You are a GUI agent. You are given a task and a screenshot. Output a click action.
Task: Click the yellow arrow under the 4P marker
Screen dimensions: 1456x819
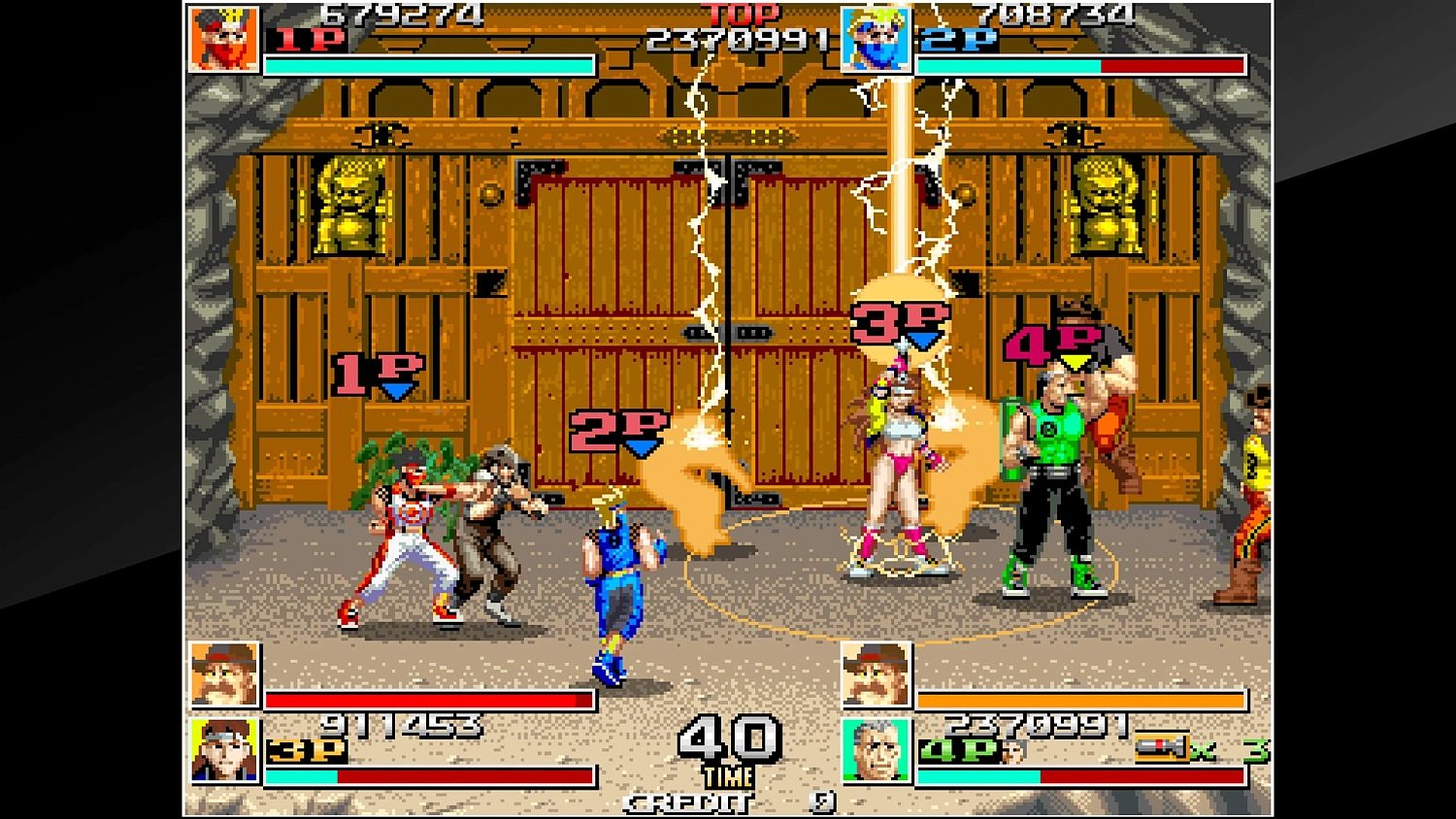(1074, 363)
